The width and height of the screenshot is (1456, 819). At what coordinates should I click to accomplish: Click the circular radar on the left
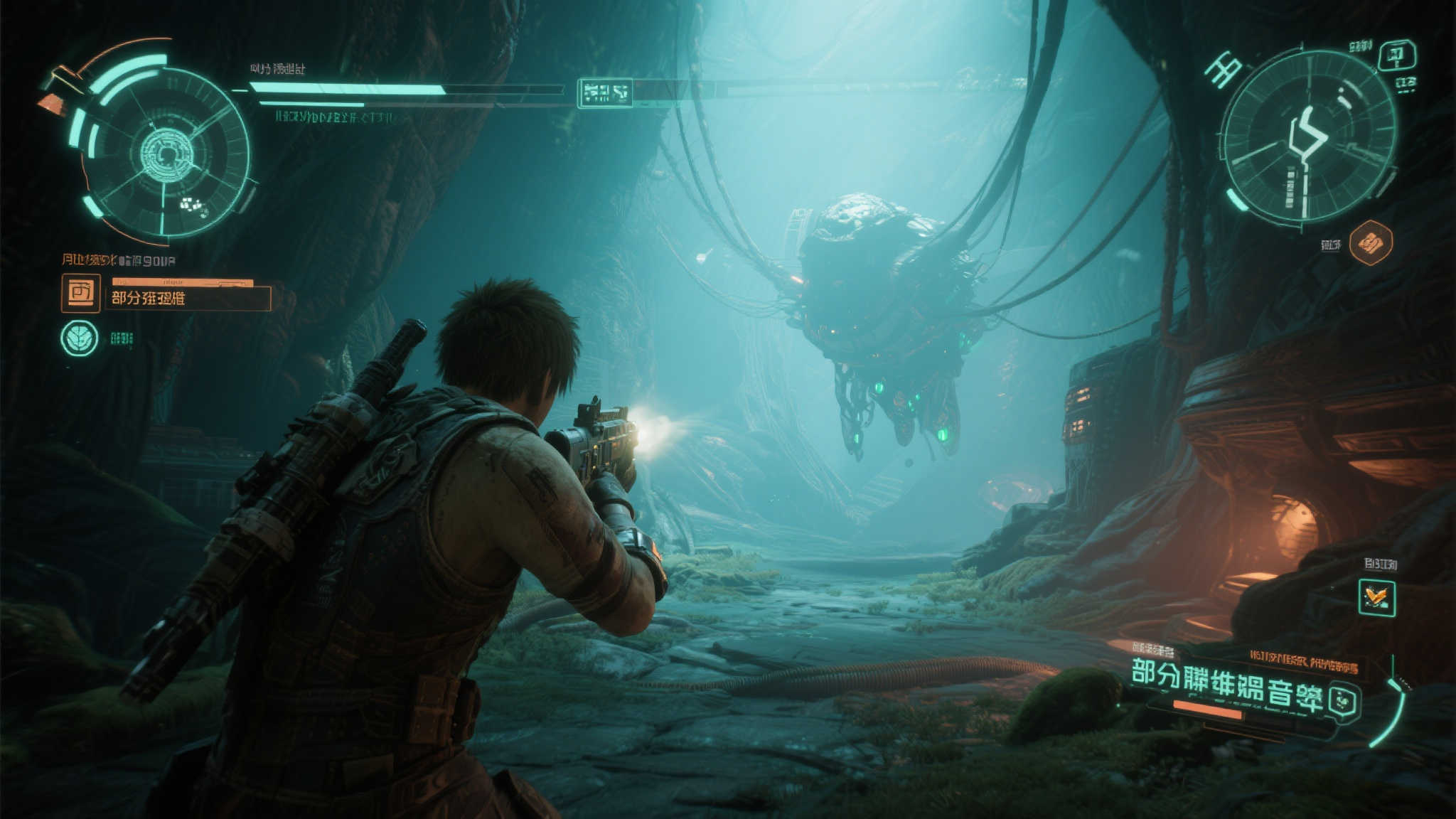coord(165,152)
